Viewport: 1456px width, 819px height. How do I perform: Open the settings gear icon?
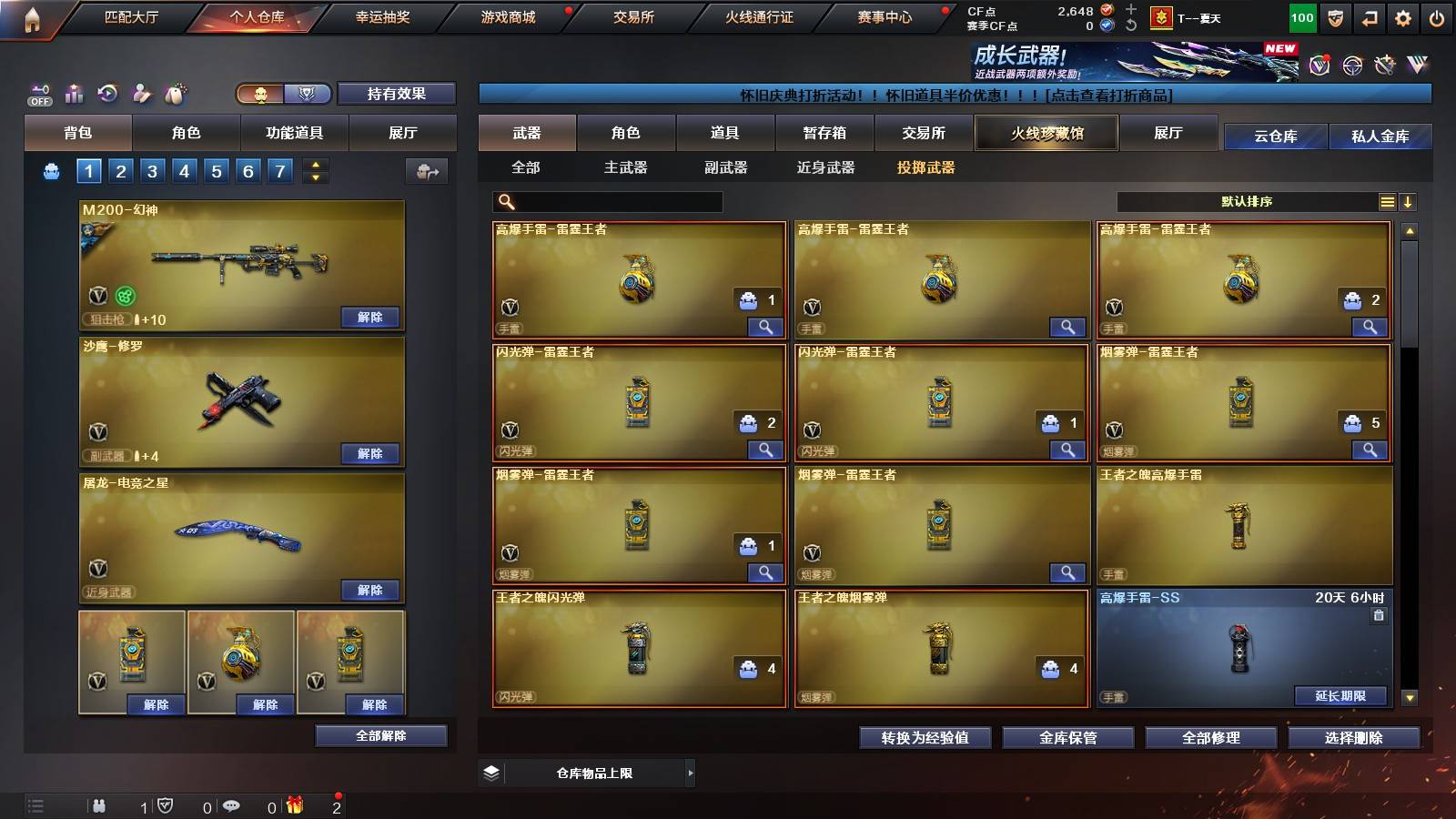tap(1404, 17)
